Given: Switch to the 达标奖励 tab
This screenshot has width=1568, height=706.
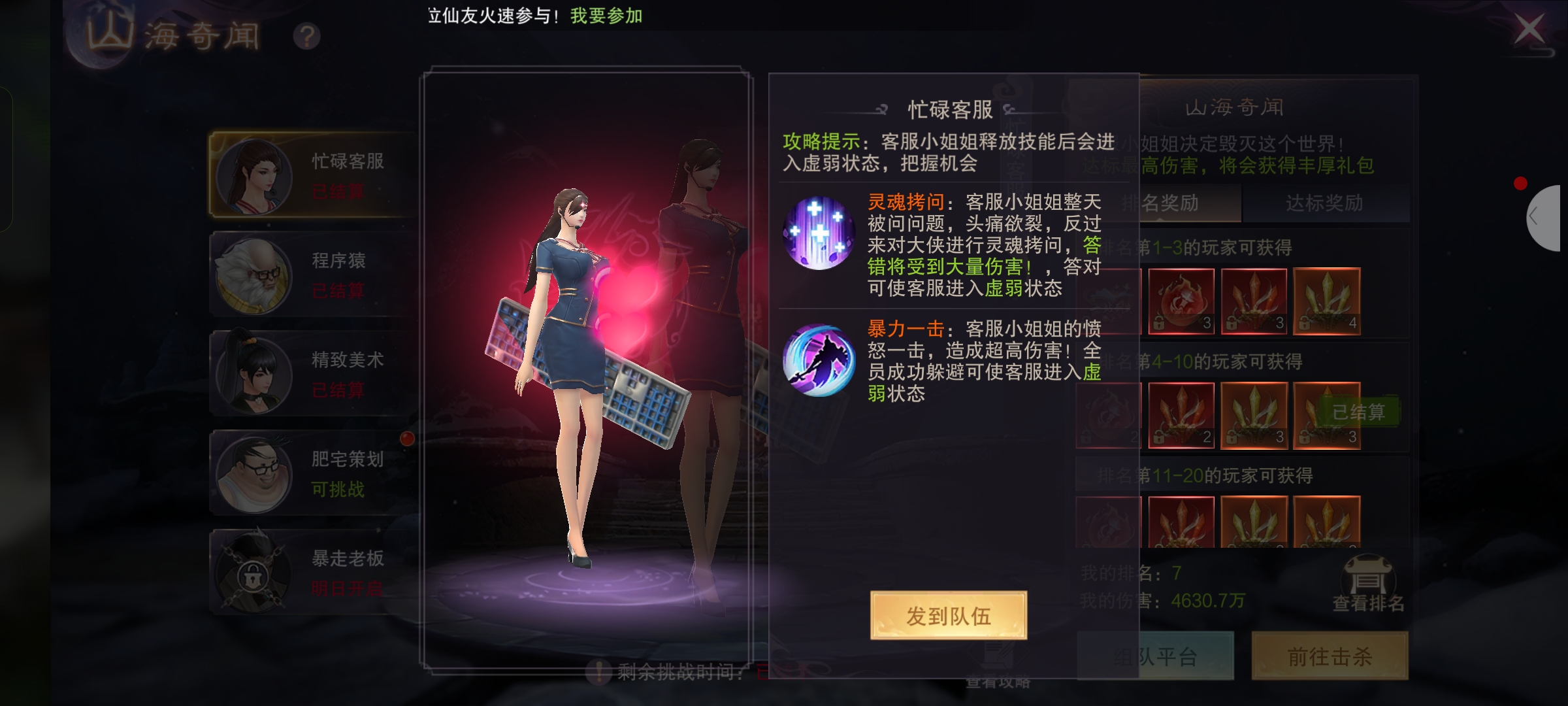Looking at the screenshot, I should point(1324,203).
